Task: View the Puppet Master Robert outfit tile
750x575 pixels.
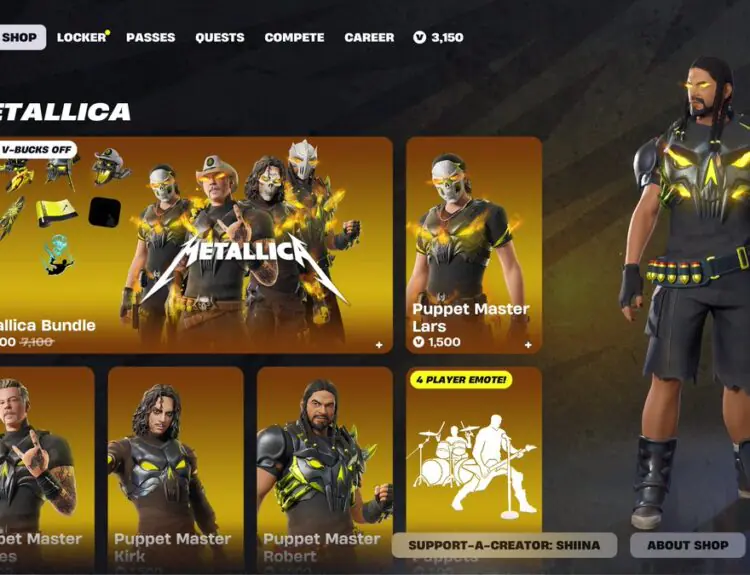Action: click(x=324, y=465)
